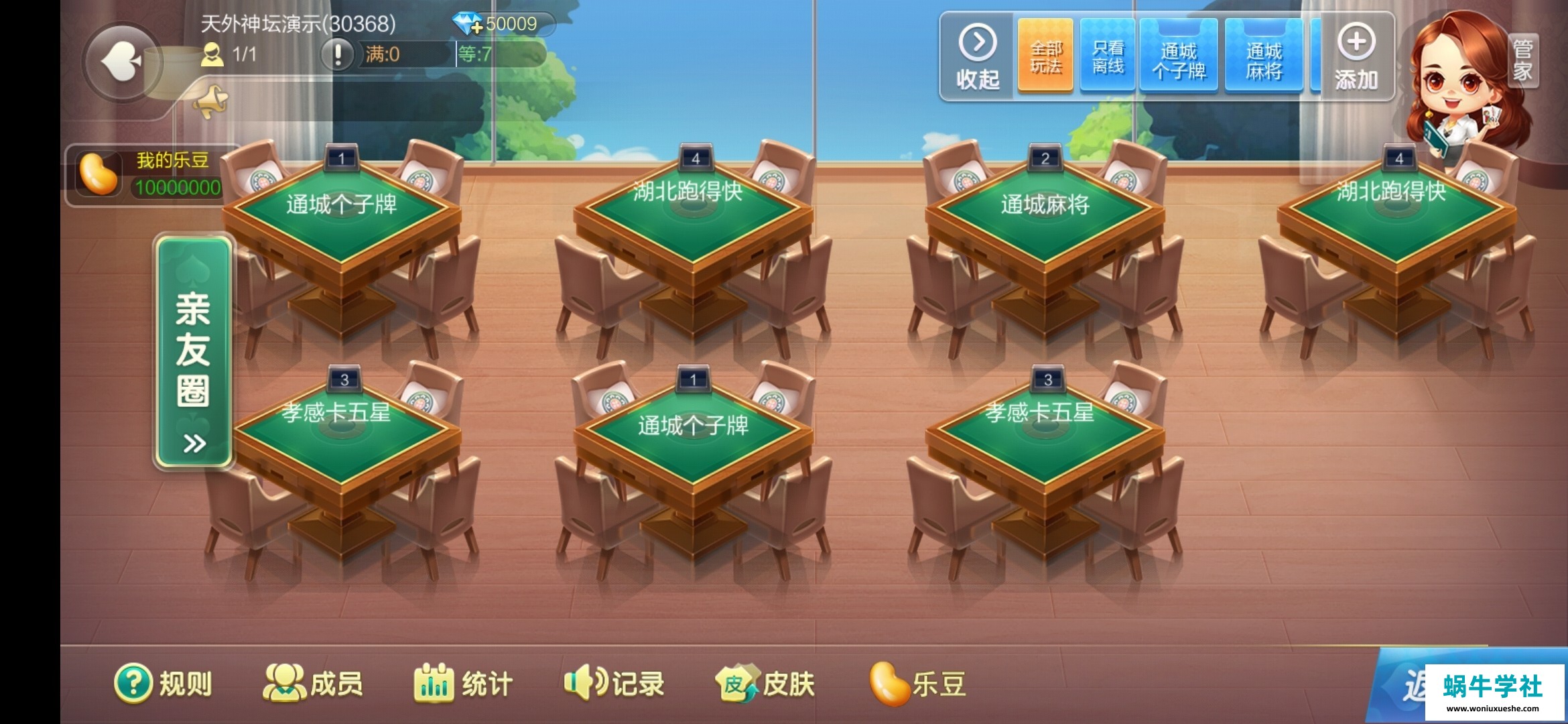This screenshot has width=1568, height=724.
Task: Click the exclamation mark info icon
Action: [338, 54]
